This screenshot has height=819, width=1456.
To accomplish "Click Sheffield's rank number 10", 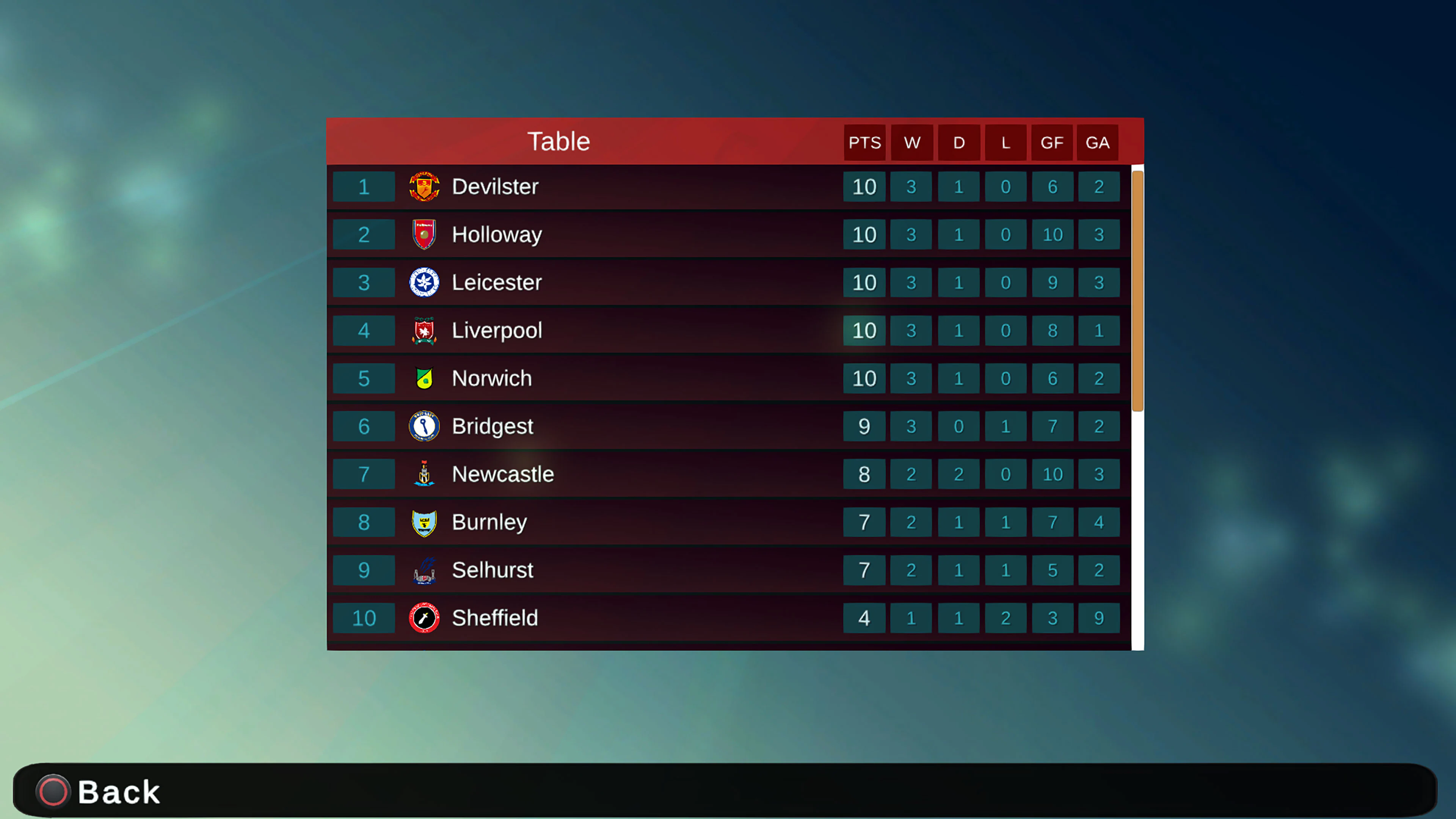I will tap(364, 618).
